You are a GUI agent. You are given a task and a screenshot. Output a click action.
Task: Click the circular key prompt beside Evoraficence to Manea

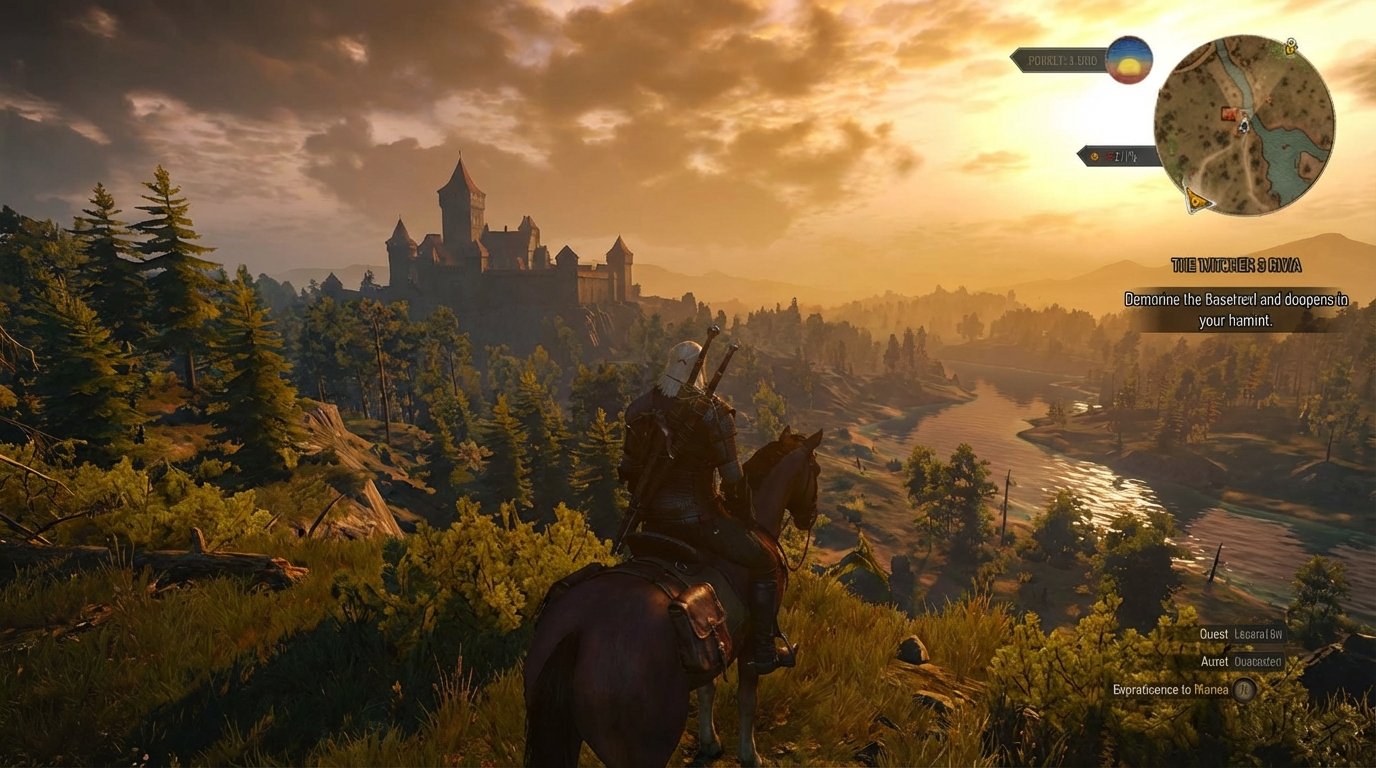pos(1245,690)
